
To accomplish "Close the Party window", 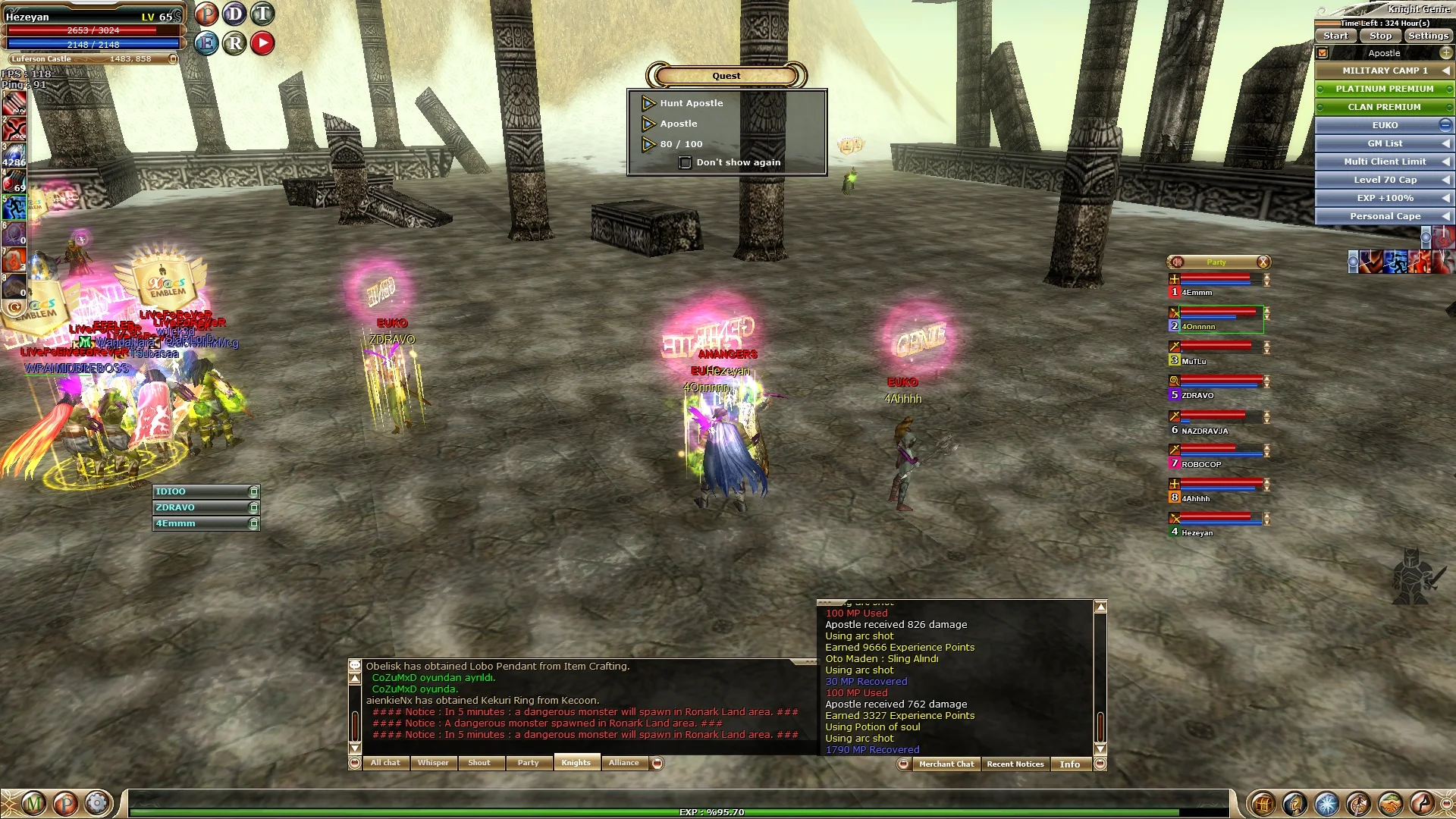I will point(1263,262).
